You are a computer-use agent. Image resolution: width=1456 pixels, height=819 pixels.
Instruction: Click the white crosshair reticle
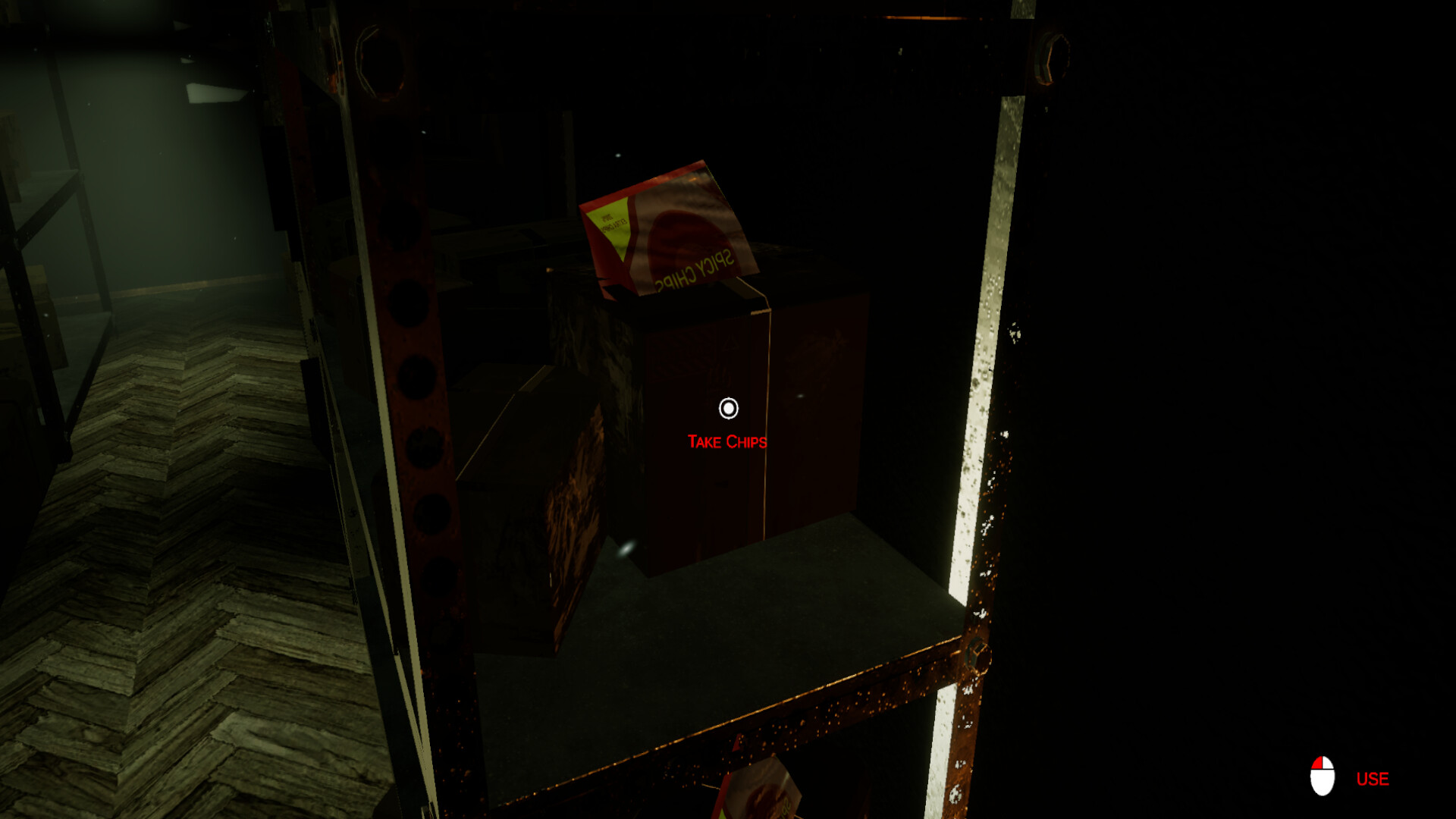point(729,409)
